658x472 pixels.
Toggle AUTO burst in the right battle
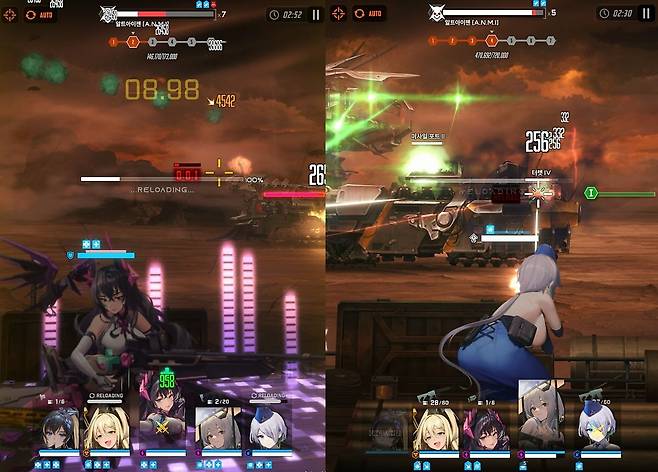(370, 14)
